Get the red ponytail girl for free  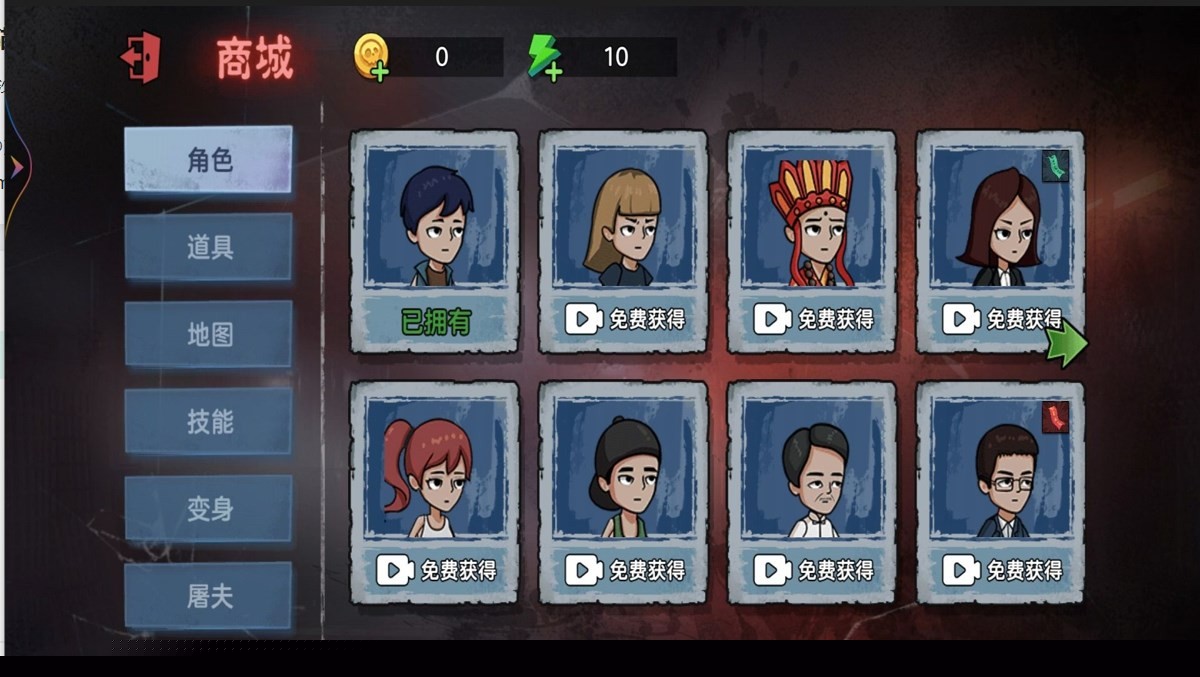tap(435, 570)
